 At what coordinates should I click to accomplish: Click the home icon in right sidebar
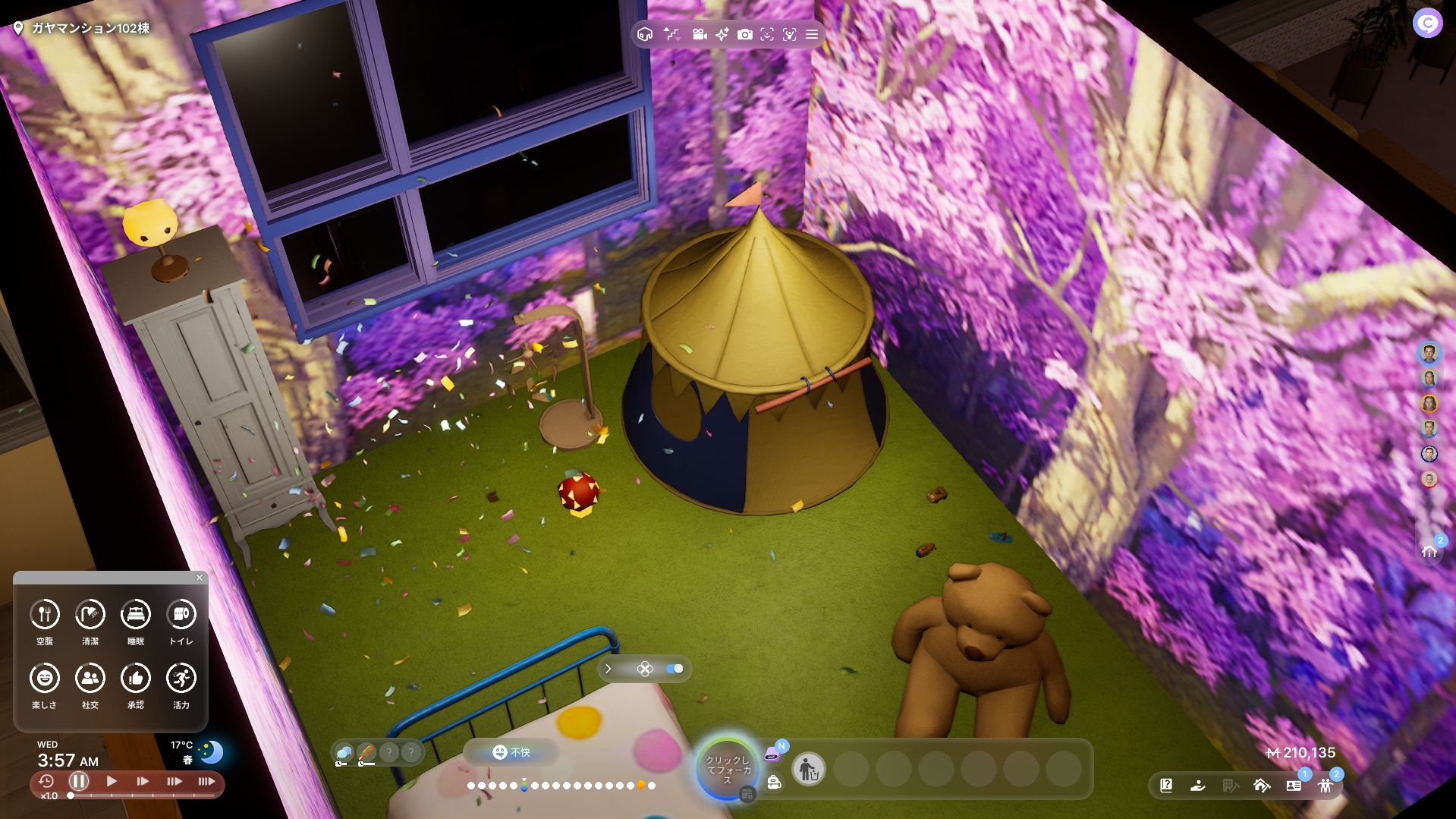point(1429,552)
